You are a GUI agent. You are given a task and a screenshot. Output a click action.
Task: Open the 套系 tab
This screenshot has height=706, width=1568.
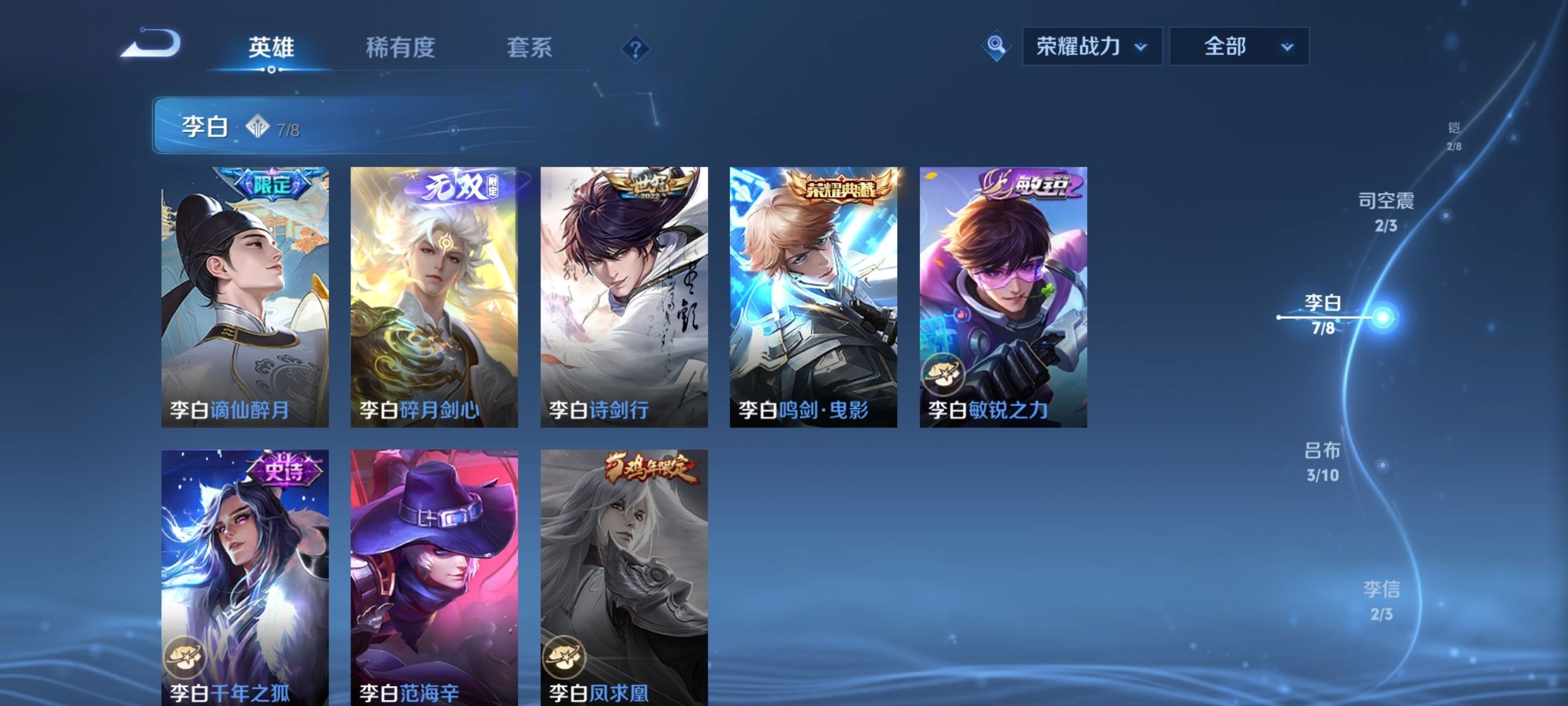click(x=529, y=47)
